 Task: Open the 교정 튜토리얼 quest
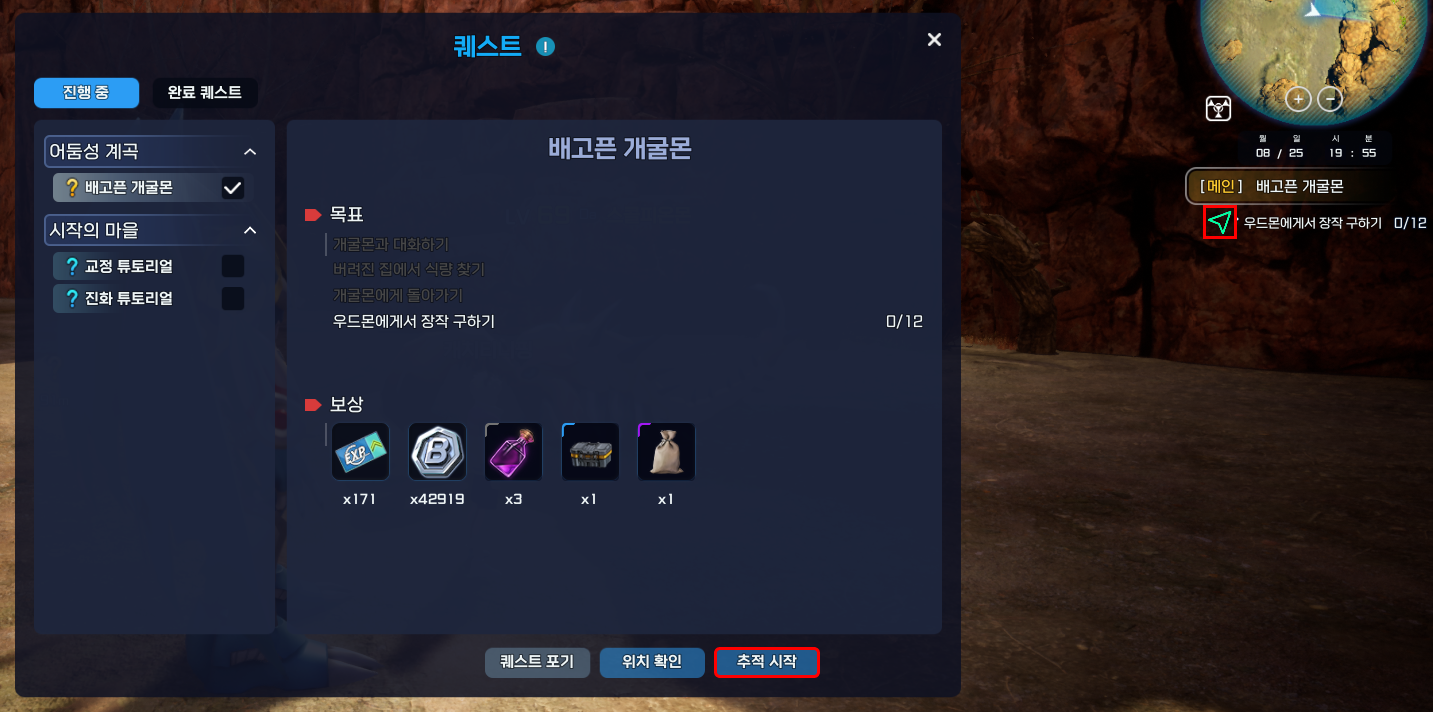[129, 267]
